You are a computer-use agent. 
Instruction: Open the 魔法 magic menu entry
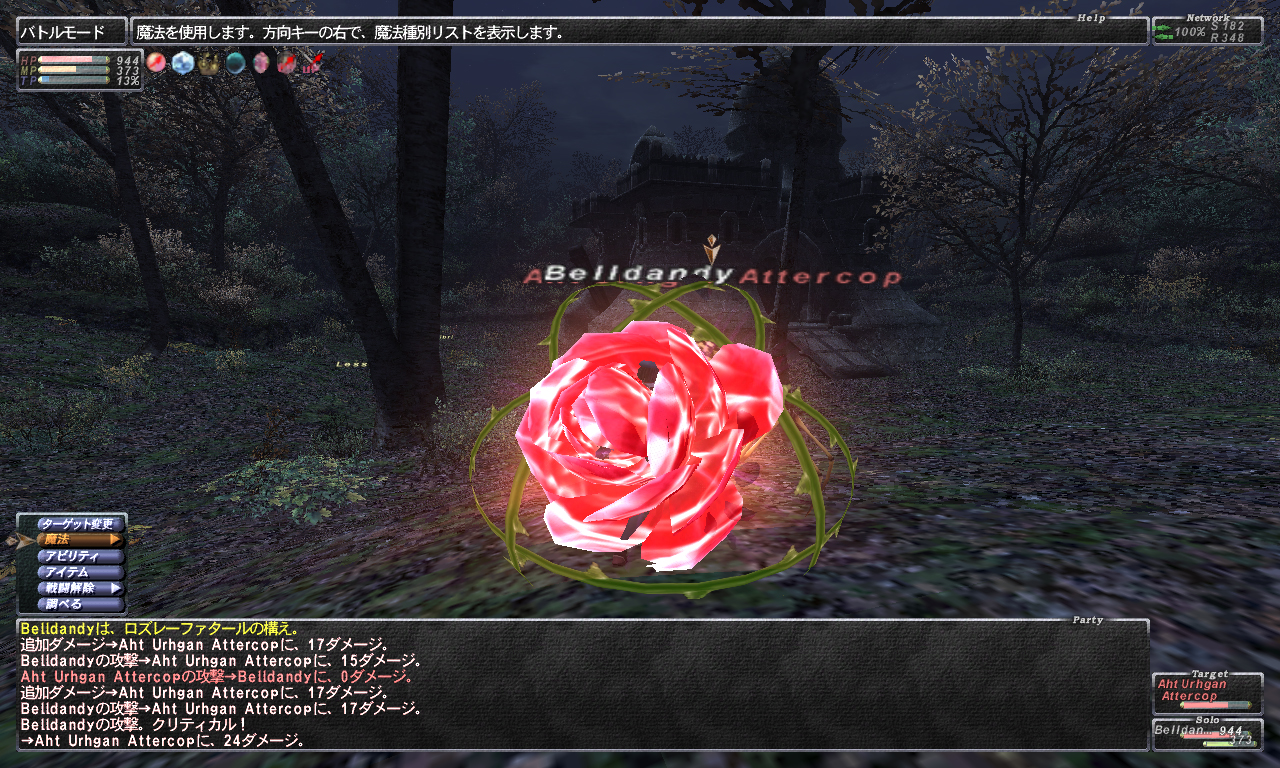[x=80, y=540]
